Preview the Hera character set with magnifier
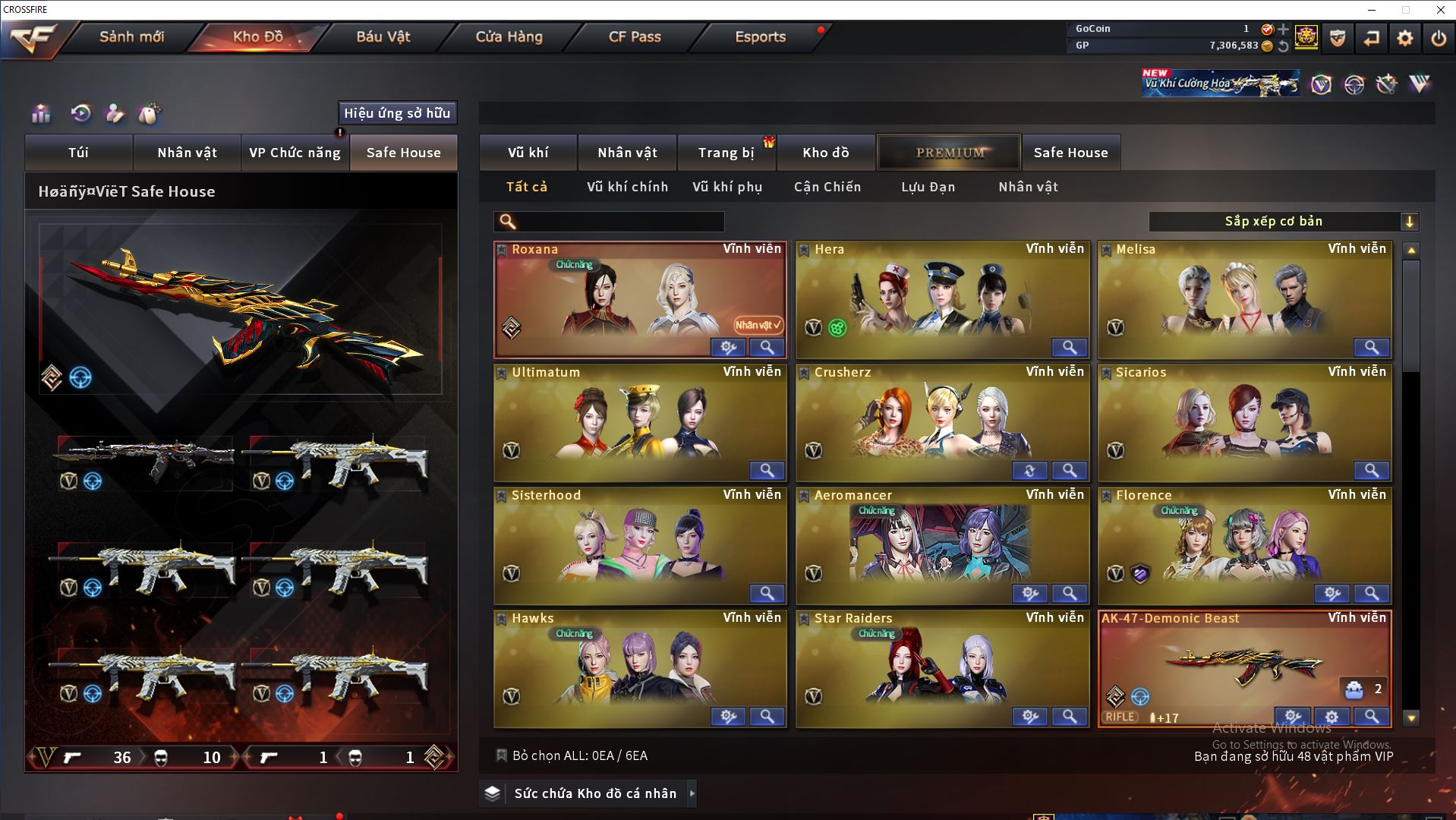1456x820 pixels. tap(1069, 348)
